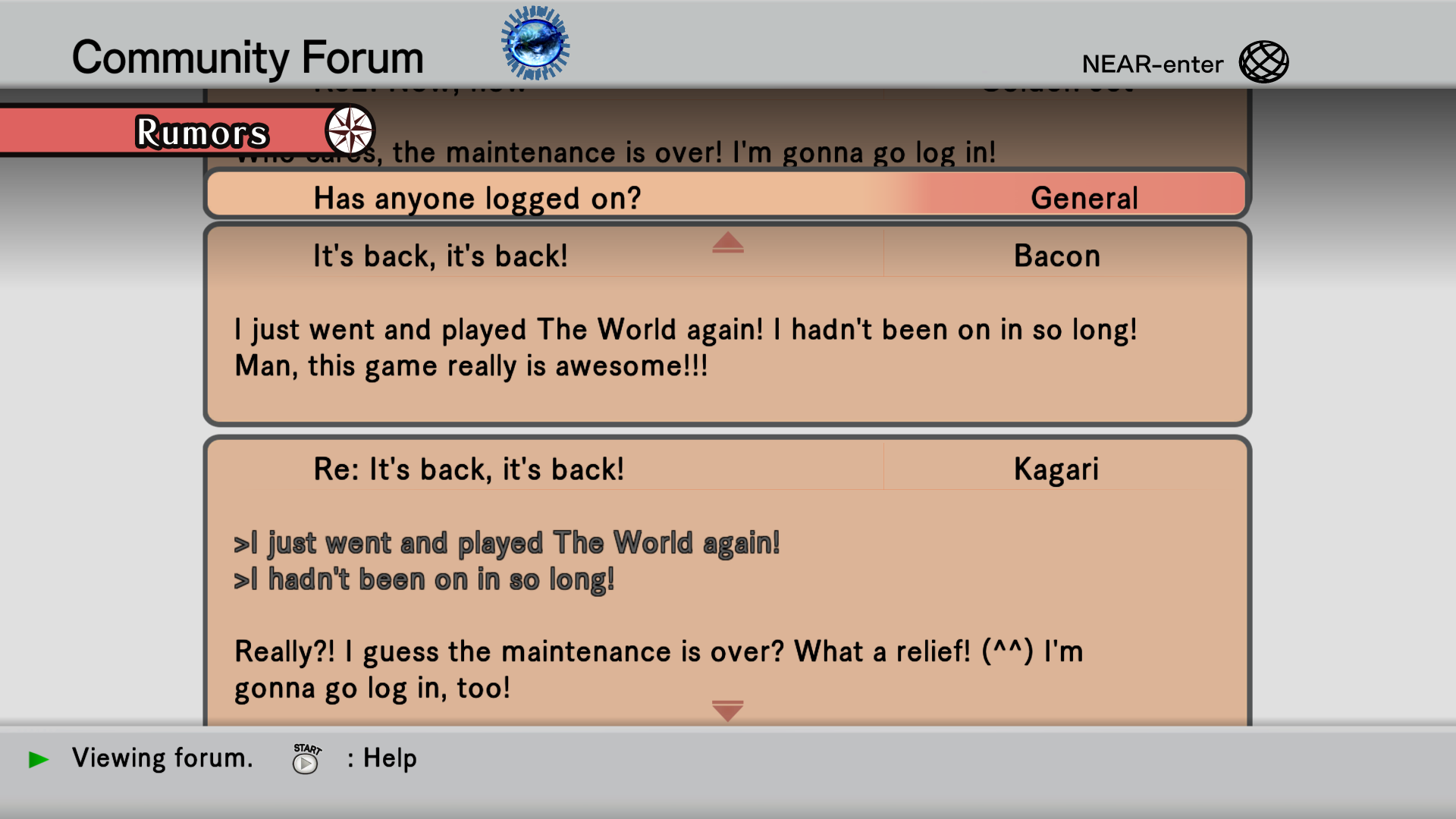The height and width of the screenshot is (819, 1456).
Task: Select the Rumors category tab
Action: pyautogui.click(x=201, y=133)
